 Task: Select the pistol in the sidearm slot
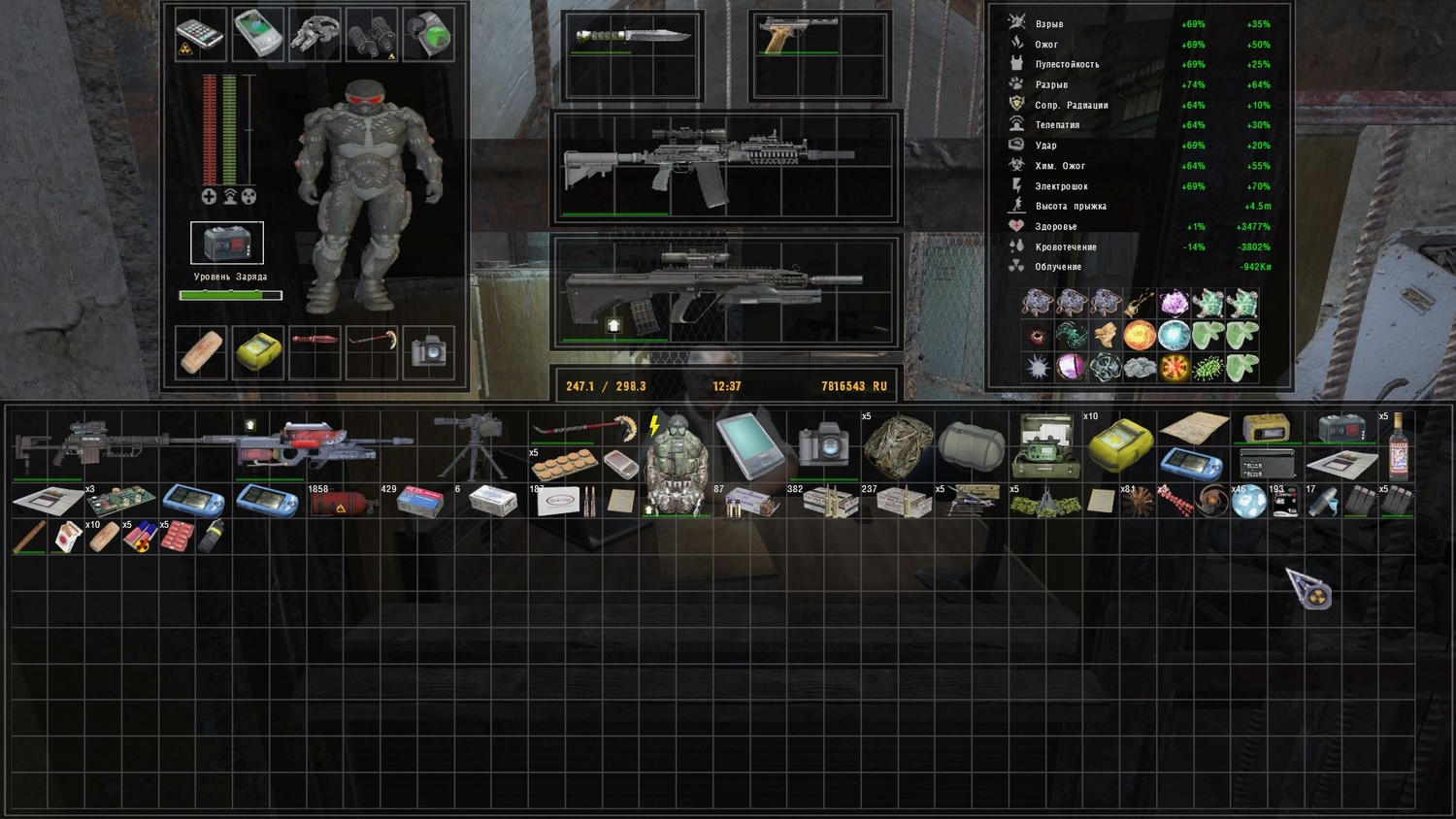click(798, 35)
